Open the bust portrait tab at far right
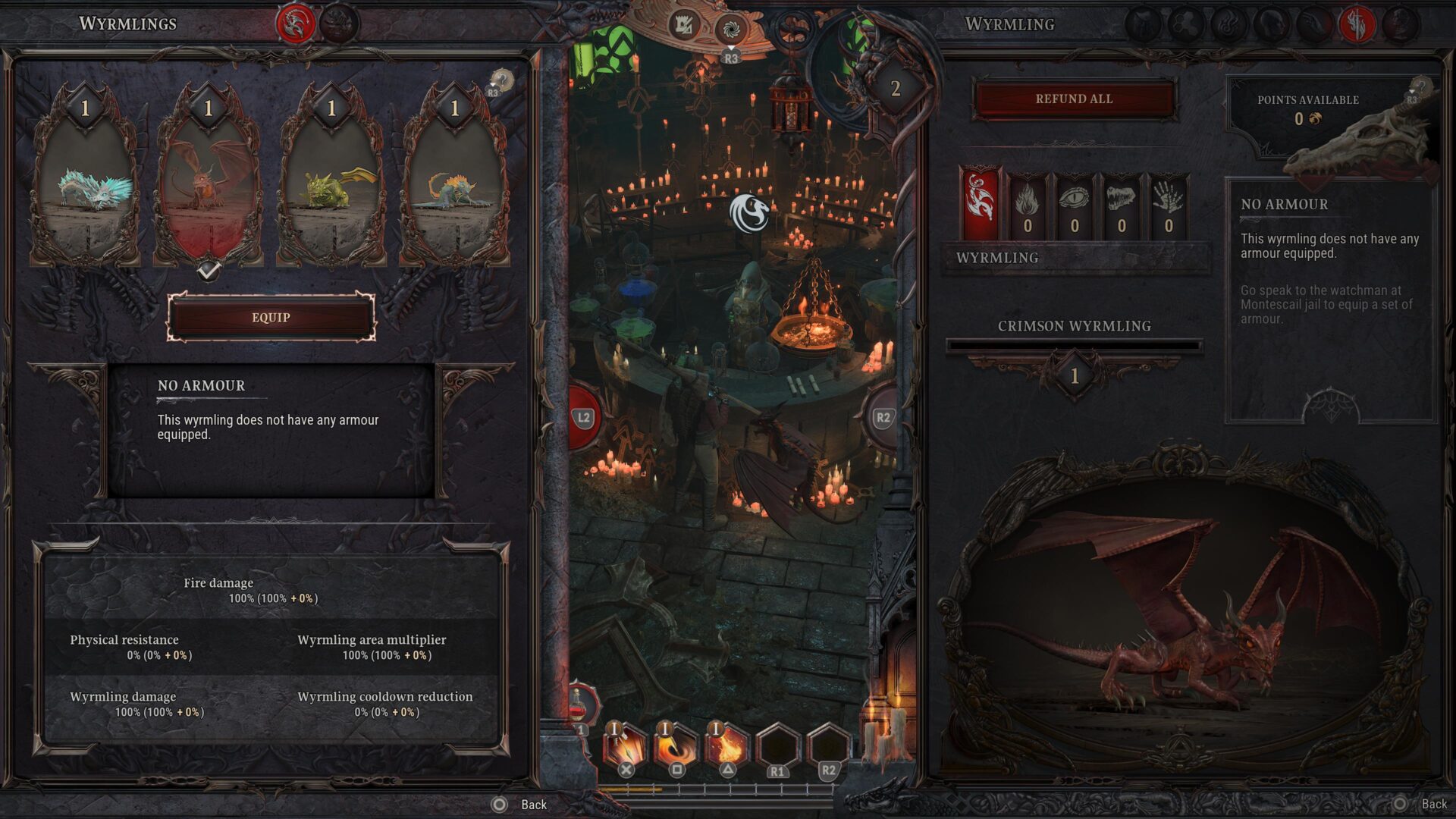Image resolution: width=1456 pixels, height=819 pixels. 1400,24
